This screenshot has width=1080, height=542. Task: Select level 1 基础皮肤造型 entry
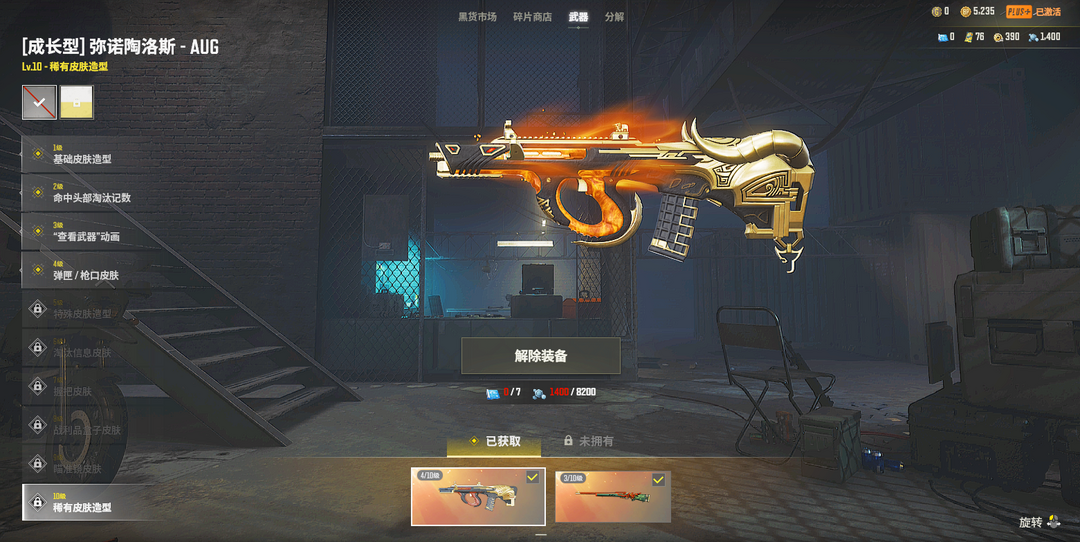pos(86,154)
